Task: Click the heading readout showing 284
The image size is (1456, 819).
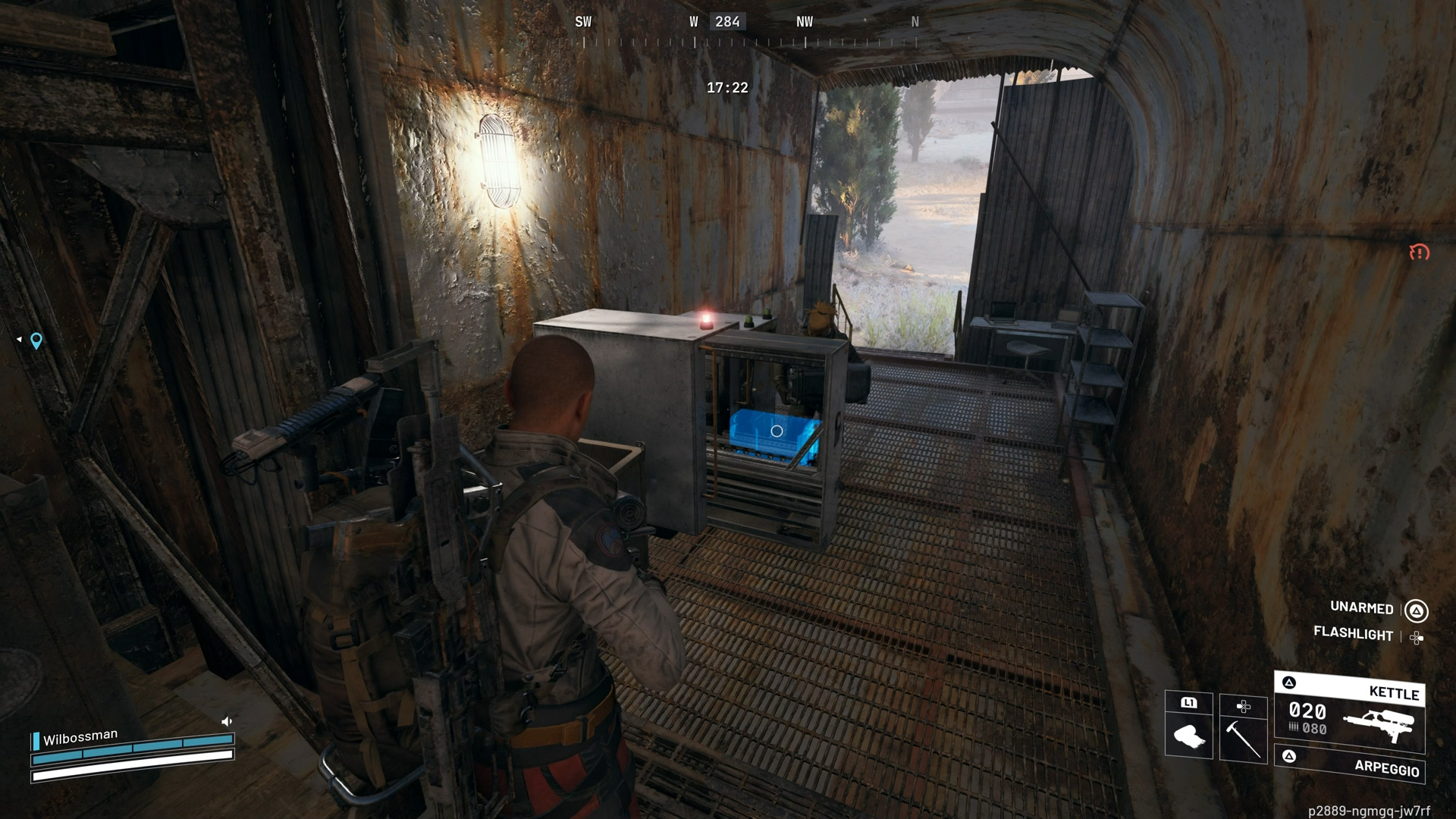Action: (x=727, y=22)
